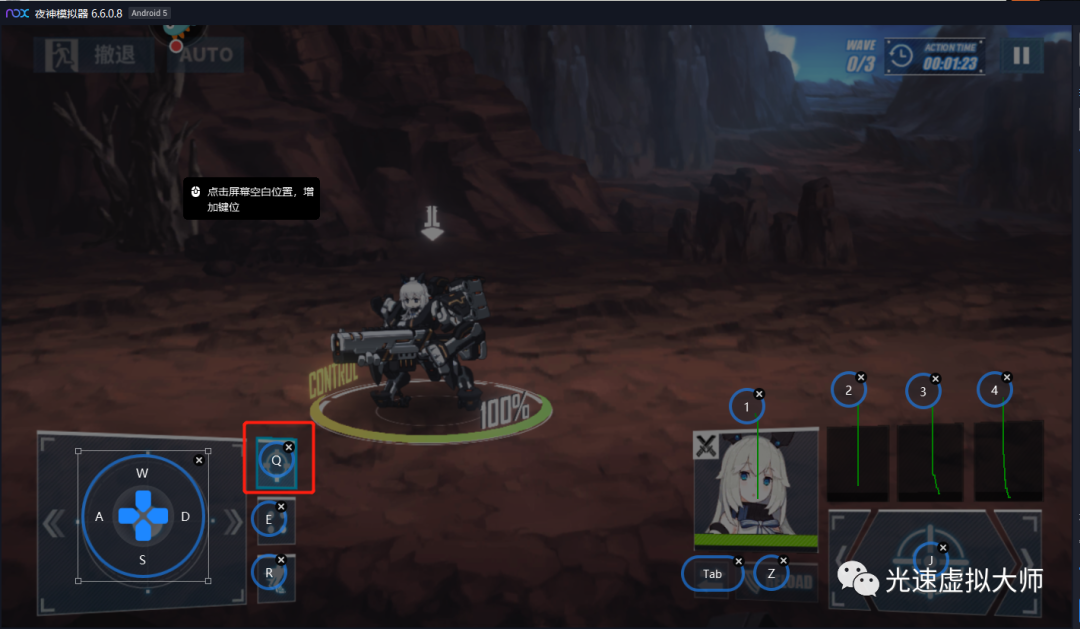Activate the skill slot mapped to Q
This screenshot has width=1080, height=629.
(x=276, y=461)
